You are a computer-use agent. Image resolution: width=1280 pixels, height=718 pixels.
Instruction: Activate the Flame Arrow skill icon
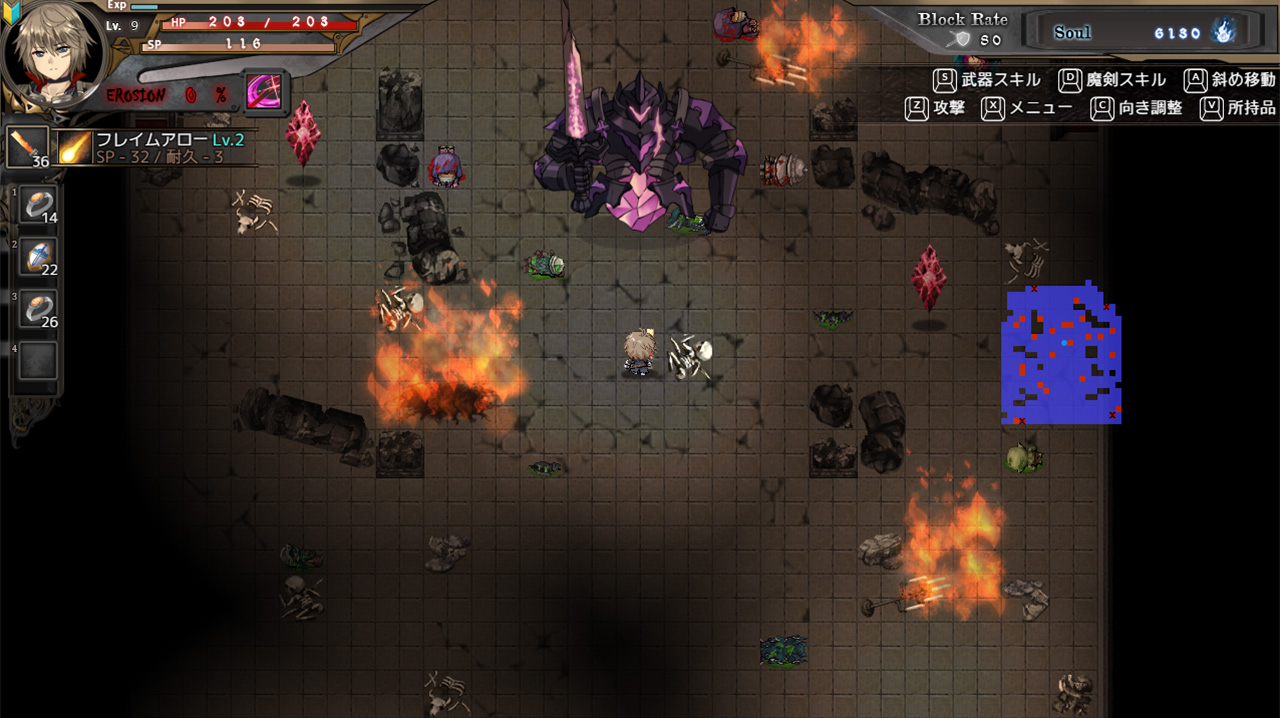(74, 147)
